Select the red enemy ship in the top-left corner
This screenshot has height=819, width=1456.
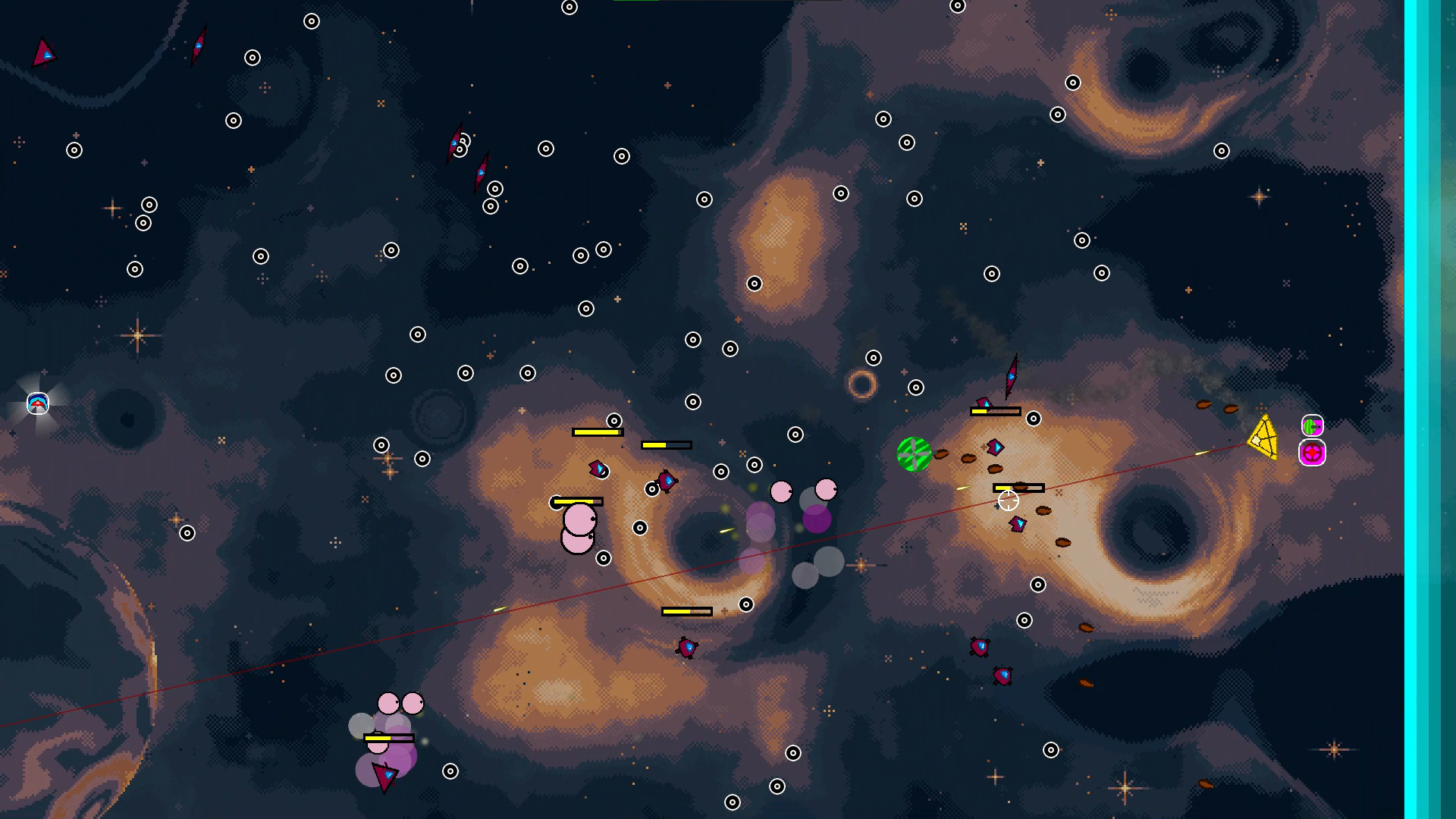pyautogui.click(x=45, y=53)
